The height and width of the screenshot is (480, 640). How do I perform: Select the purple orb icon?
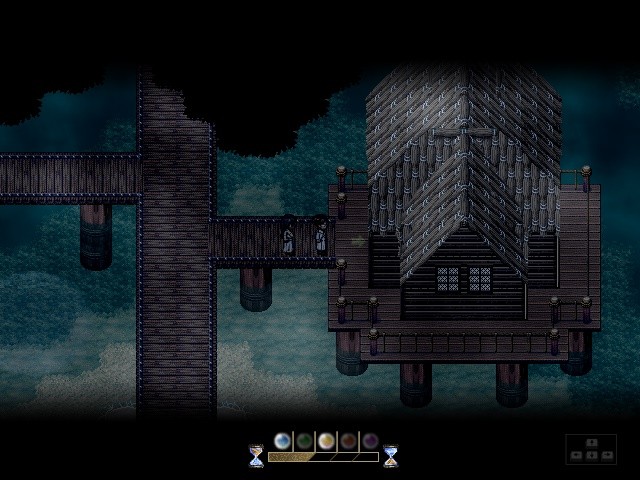pos(369,441)
